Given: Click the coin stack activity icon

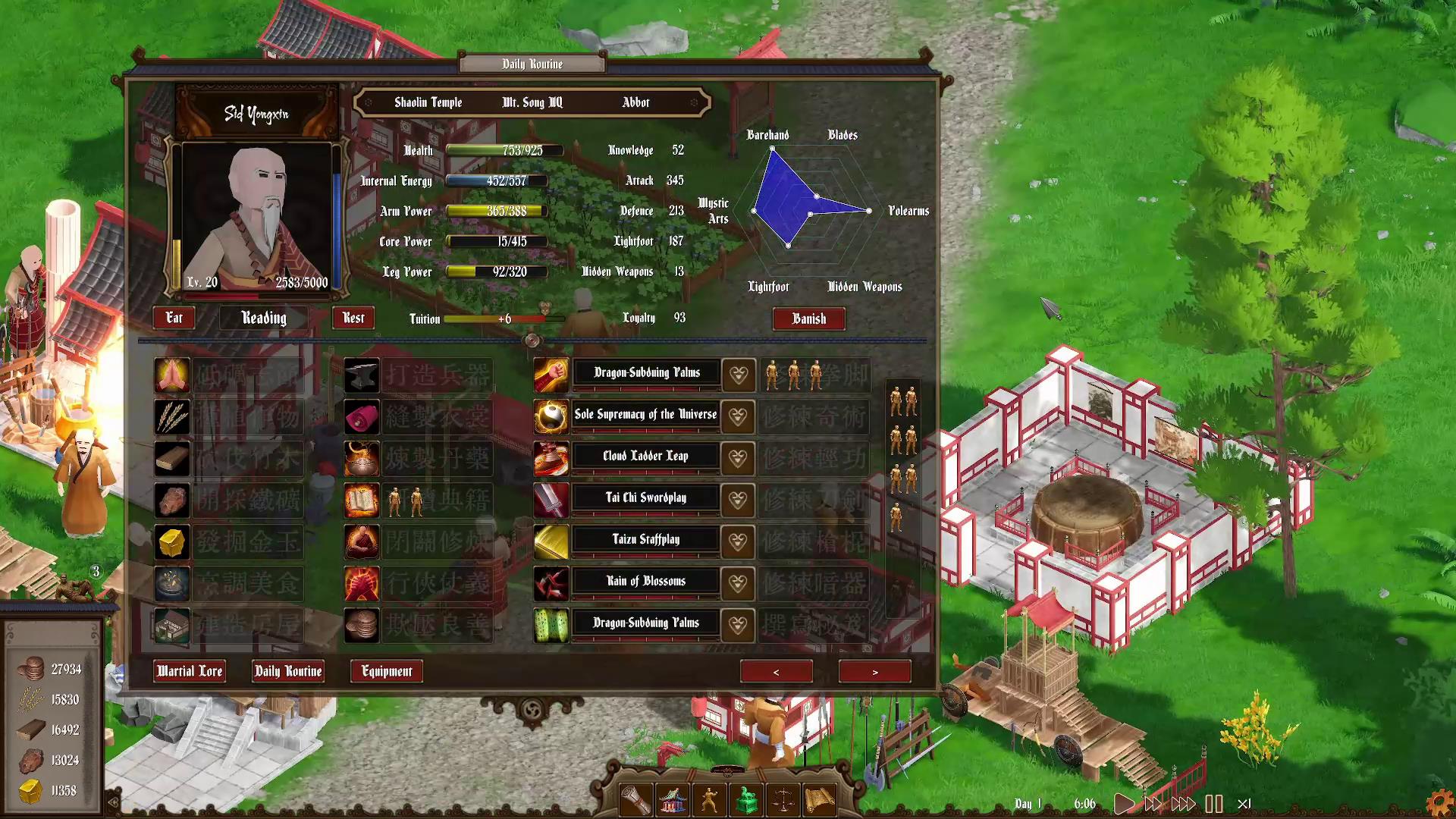Looking at the screenshot, I should coord(362,625).
